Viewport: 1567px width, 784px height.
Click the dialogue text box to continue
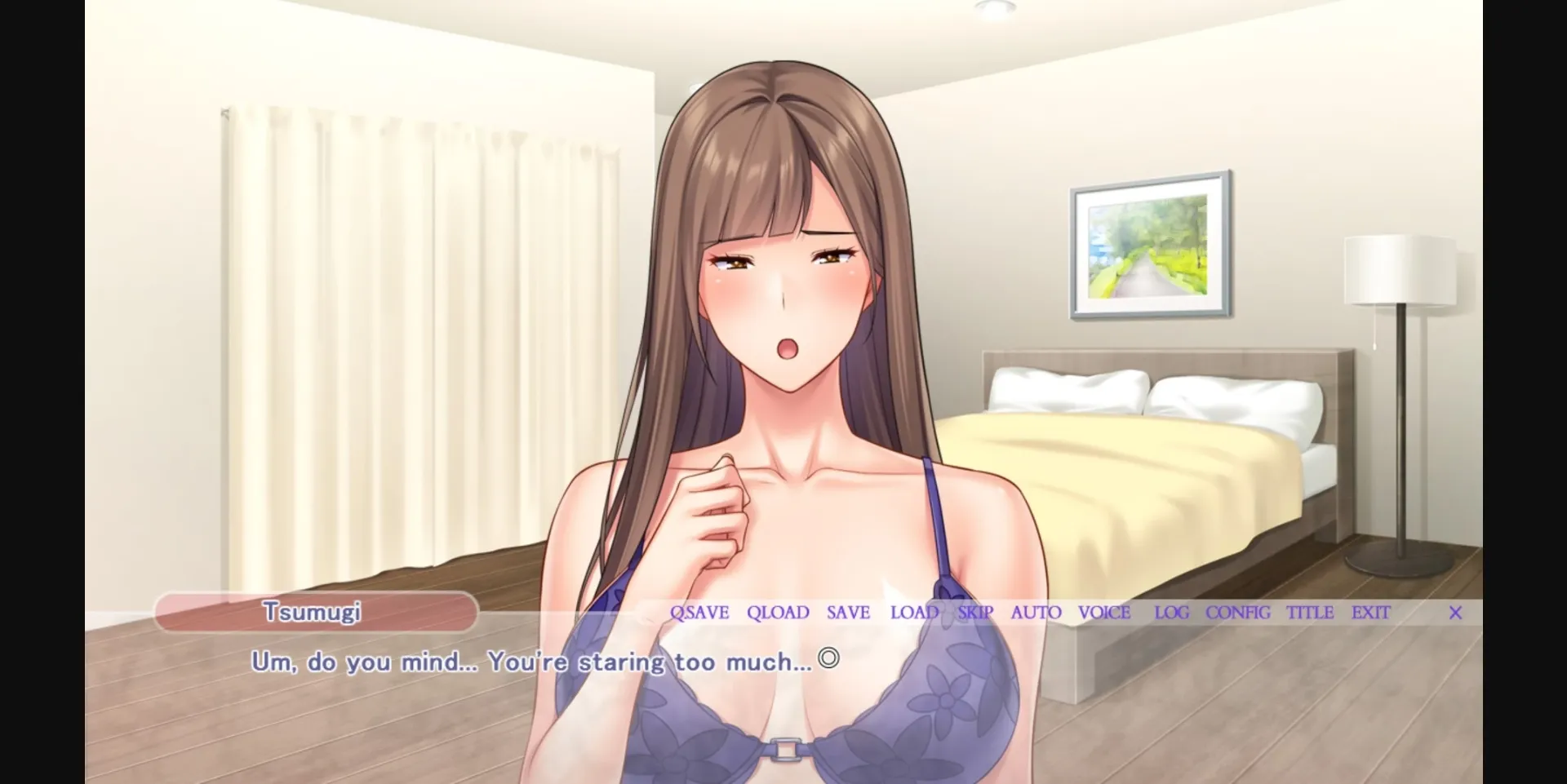(x=539, y=662)
